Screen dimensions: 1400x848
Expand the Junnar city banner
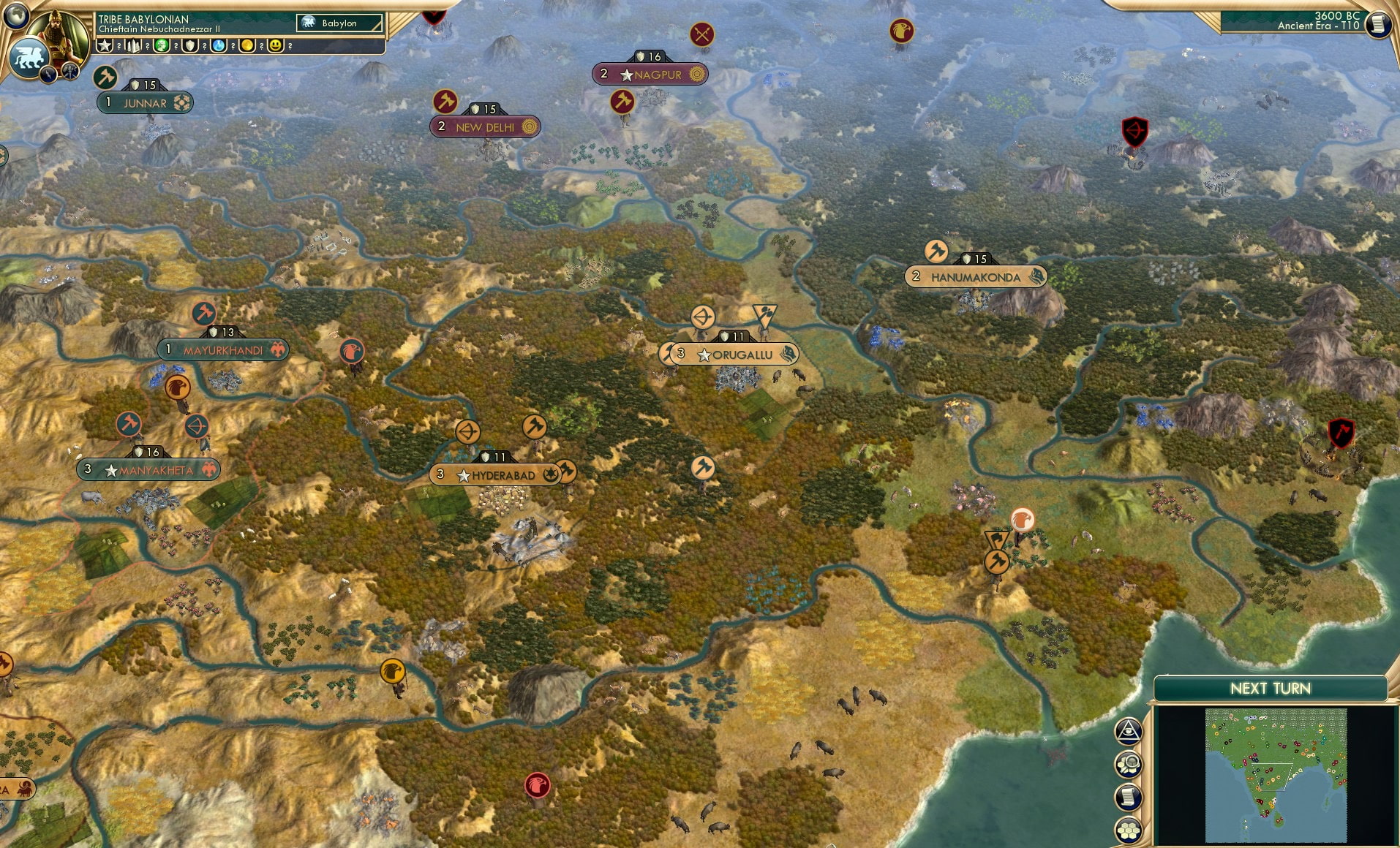coord(144,103)
